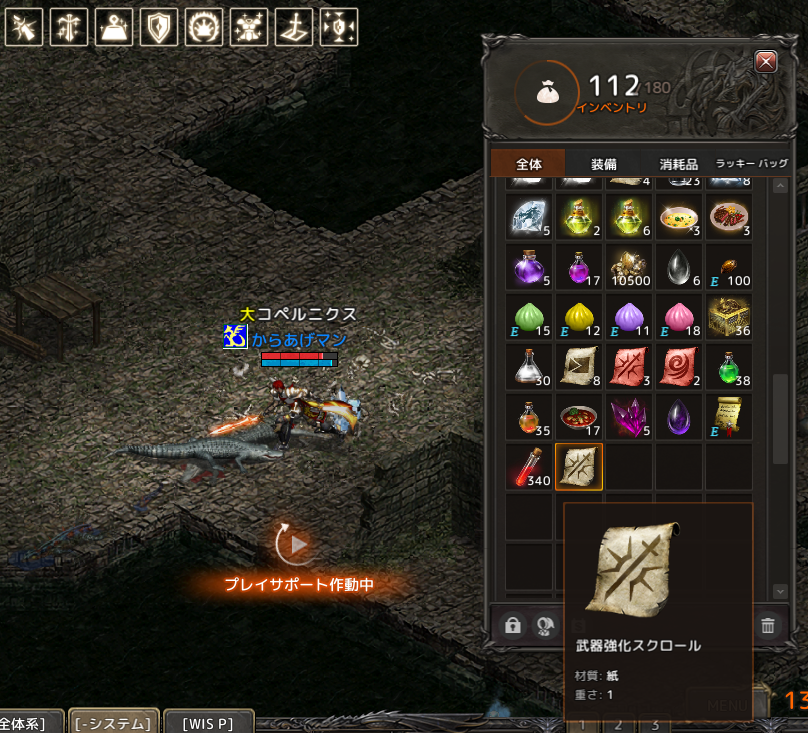The image size is (808, 733).
Task: Open the 消耗品 consumables tab
Action: 679,164
